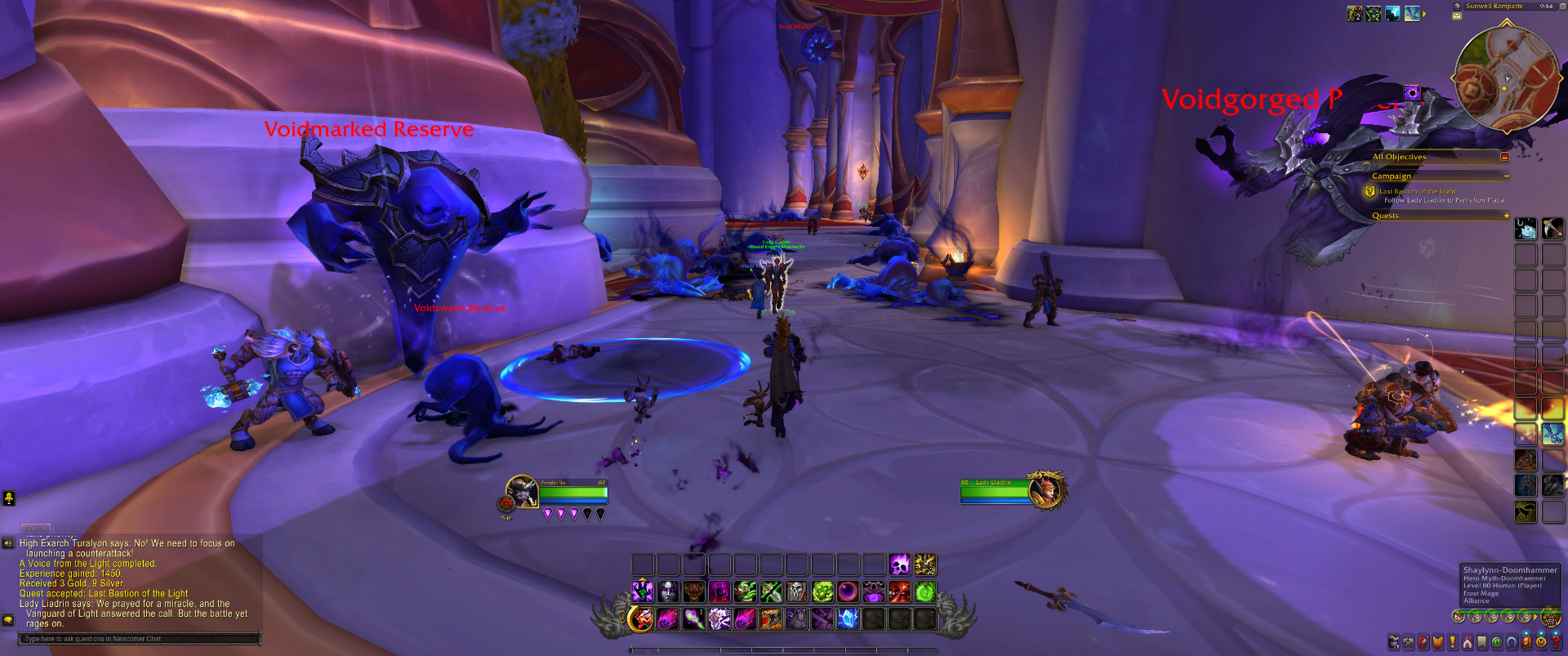Open the minimap view
Screen dimensions: 1568x656
pyautogui.click(x=1506, y=78)
